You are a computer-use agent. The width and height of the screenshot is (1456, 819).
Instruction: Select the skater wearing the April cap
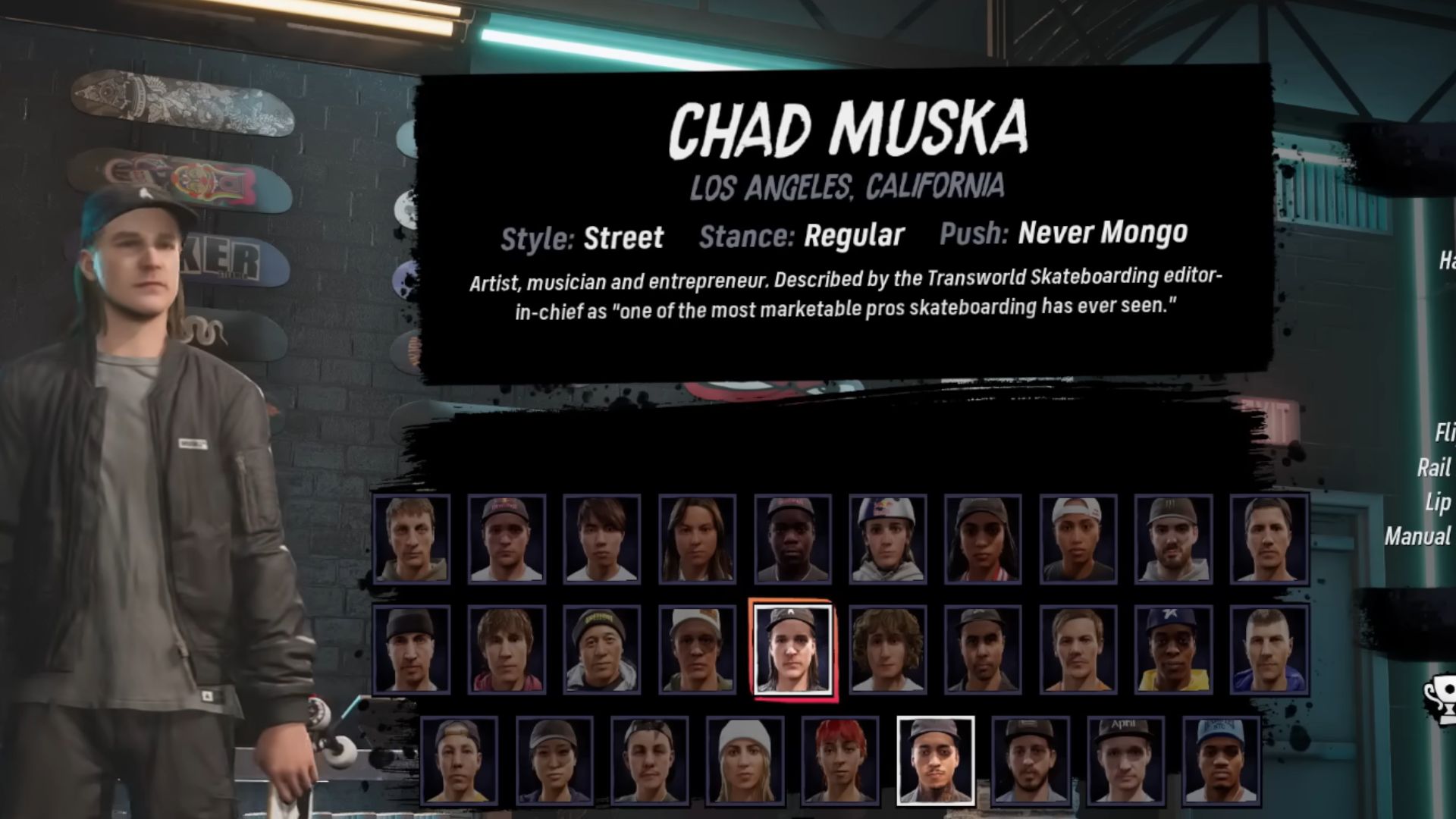coord(1125,760)
